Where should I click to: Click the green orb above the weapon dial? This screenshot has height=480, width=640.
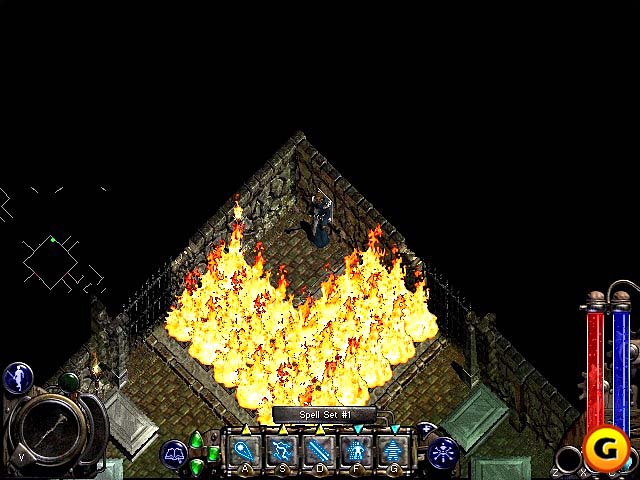69,381
